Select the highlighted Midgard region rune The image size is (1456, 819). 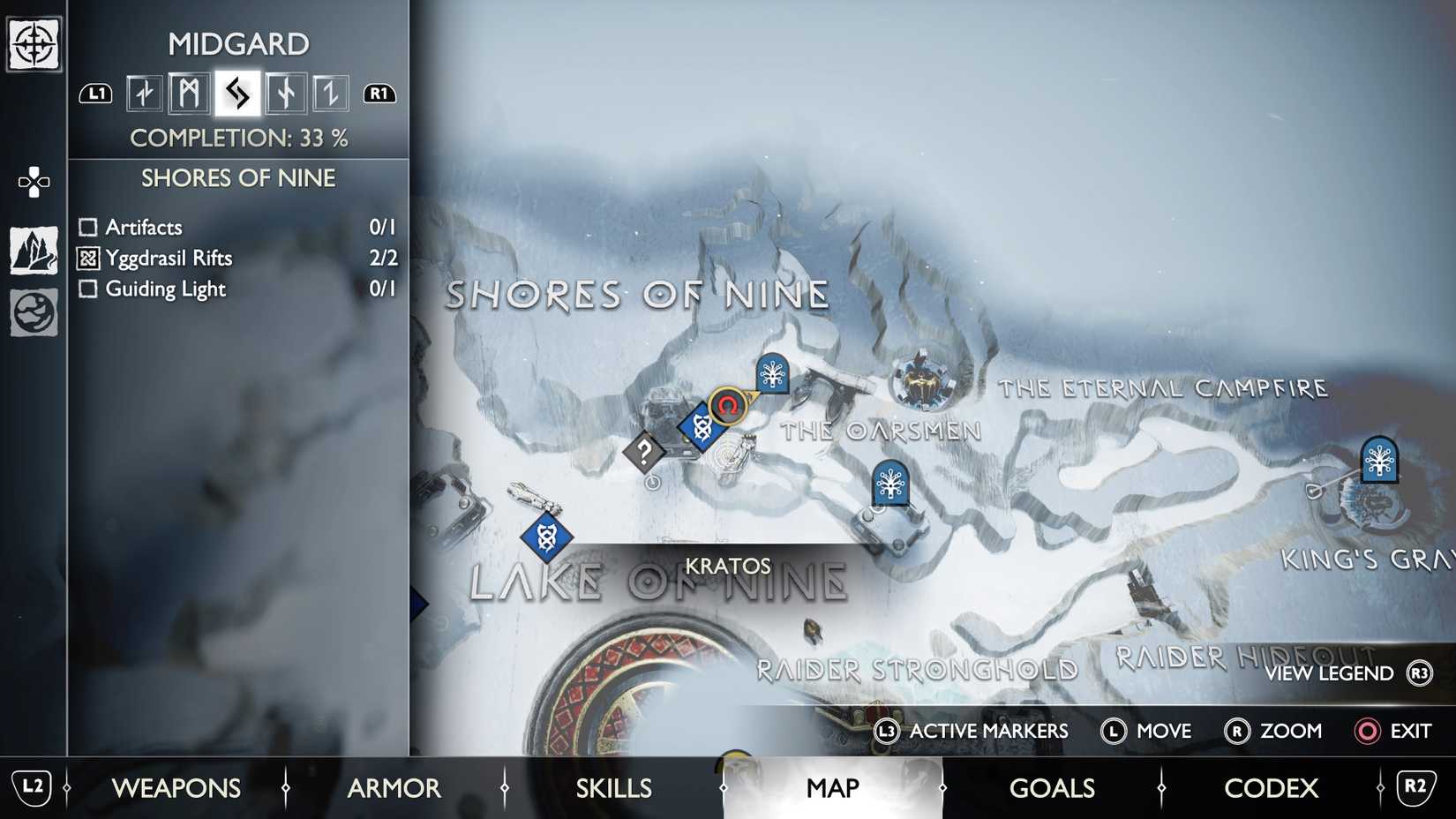(x=237, y=93)
